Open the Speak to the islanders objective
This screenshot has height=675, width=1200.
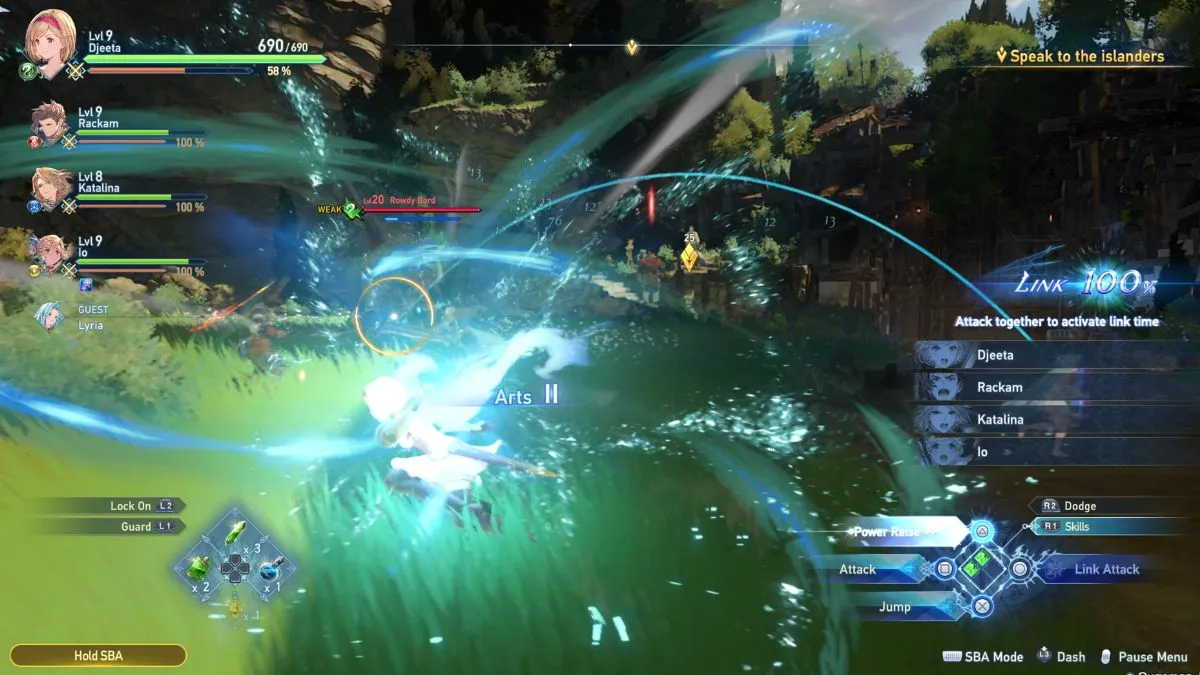coord(1086,57)
